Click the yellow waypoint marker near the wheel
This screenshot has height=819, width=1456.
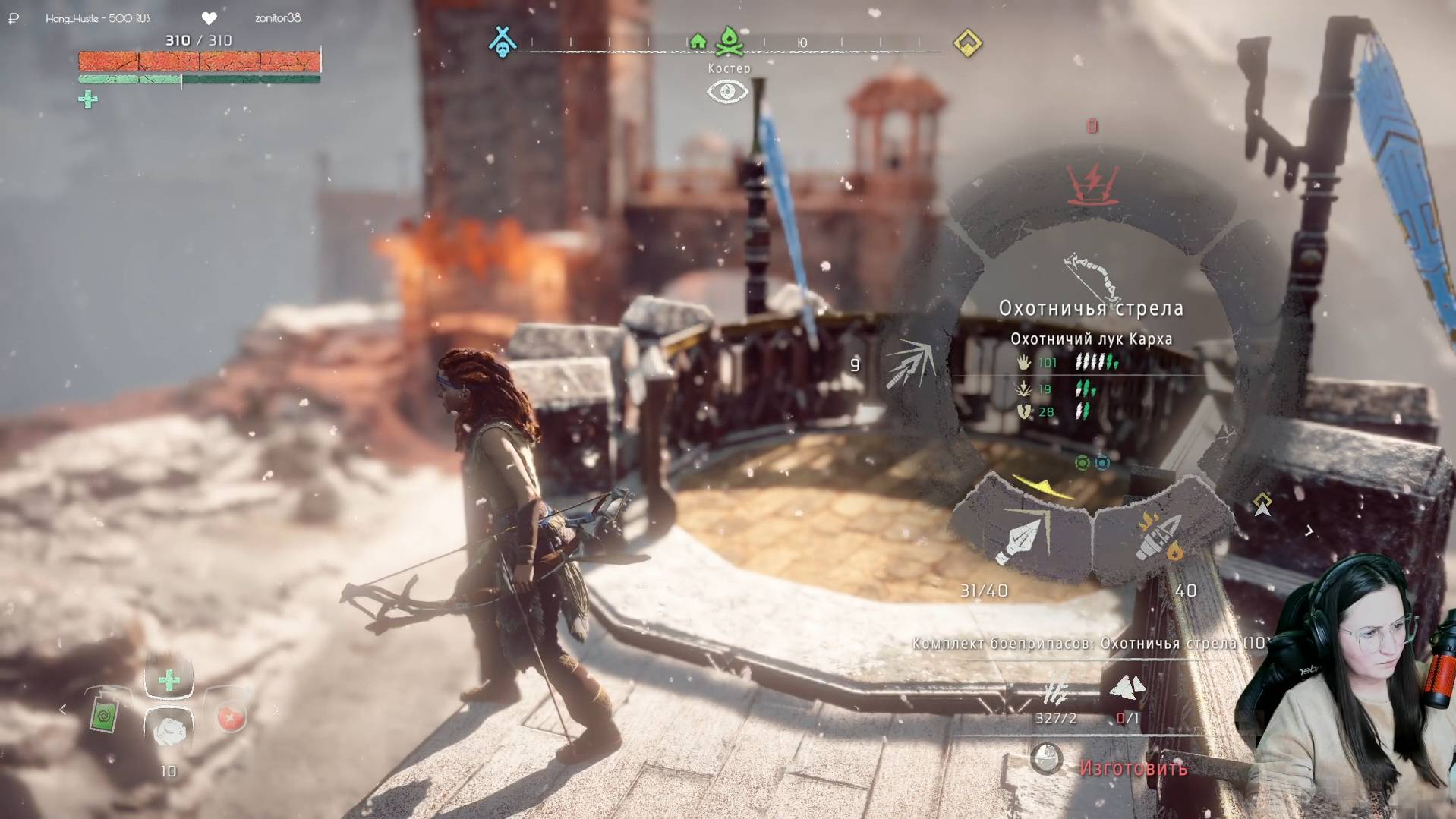coord(1262,504)
